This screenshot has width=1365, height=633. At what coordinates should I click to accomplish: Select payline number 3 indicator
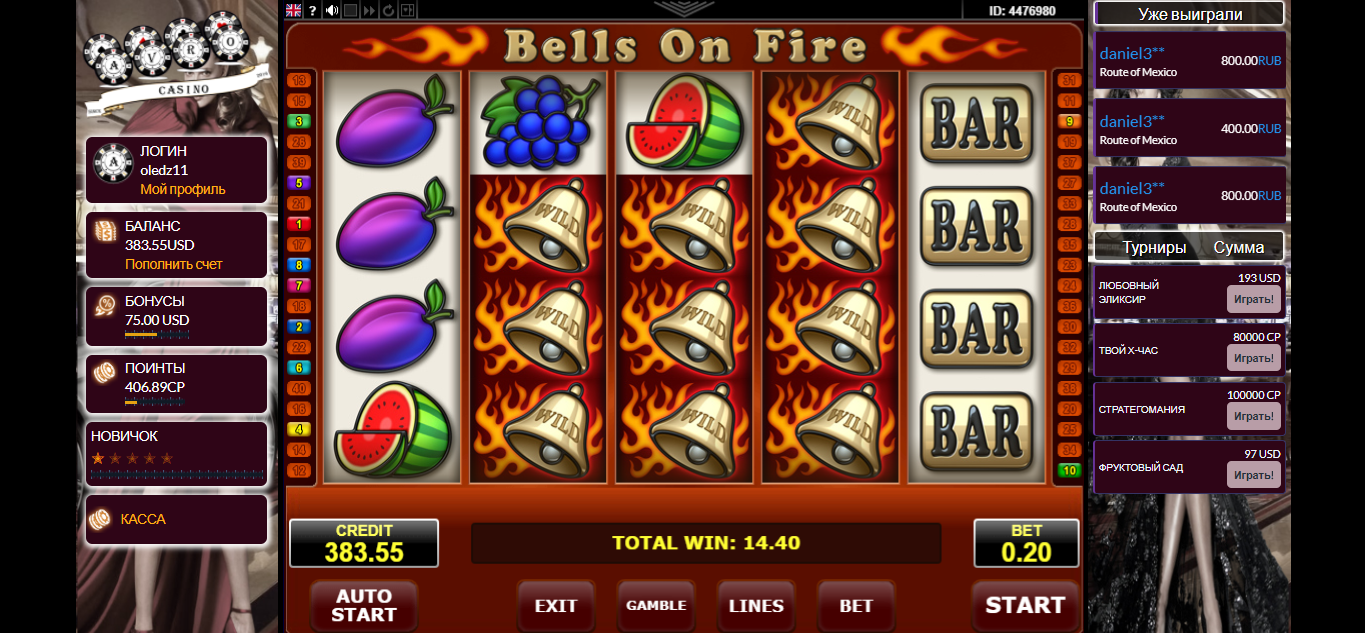[299, 121]
